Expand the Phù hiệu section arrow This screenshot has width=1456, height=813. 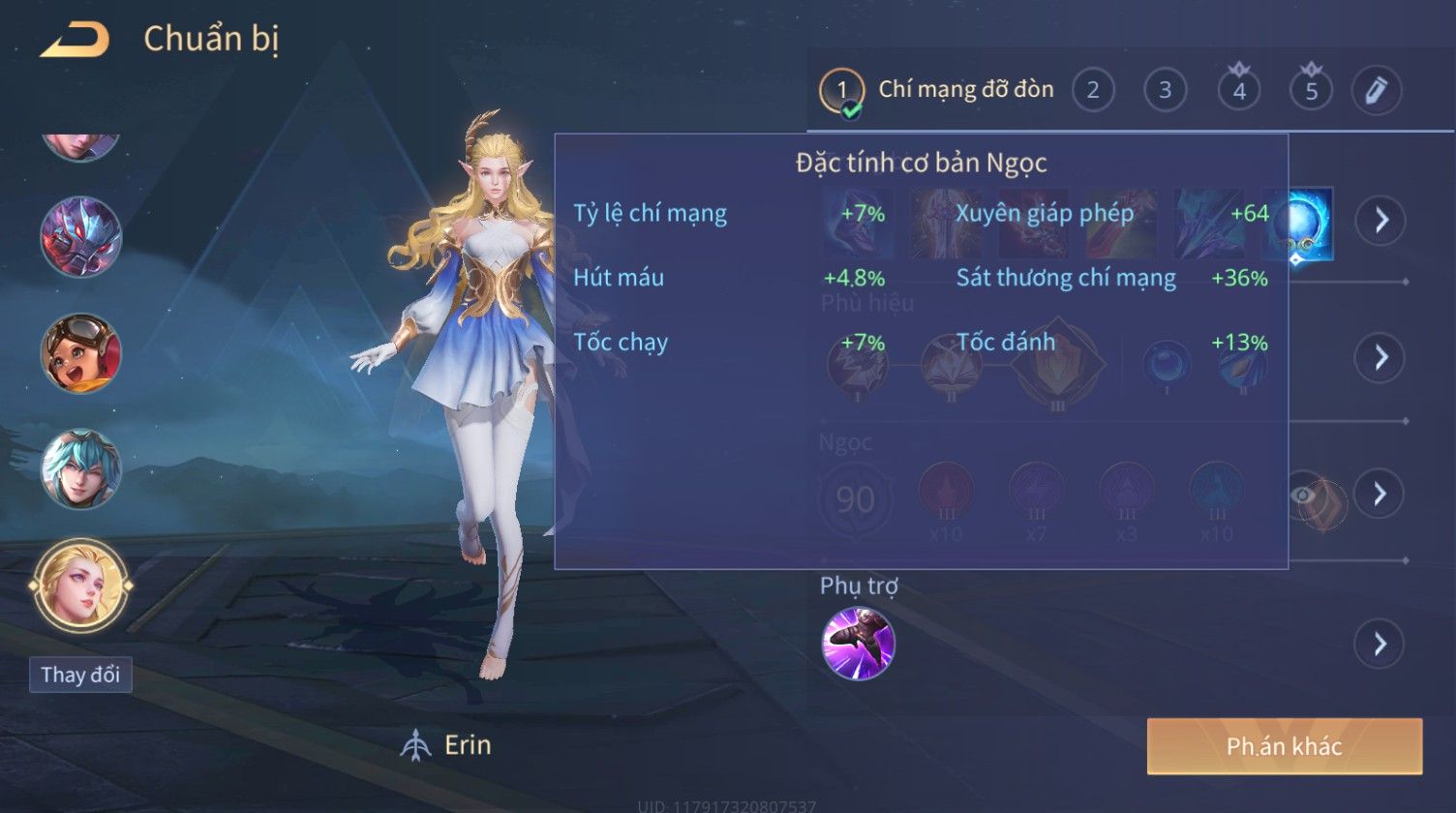pyautogui.click(x=1380, y=358)
